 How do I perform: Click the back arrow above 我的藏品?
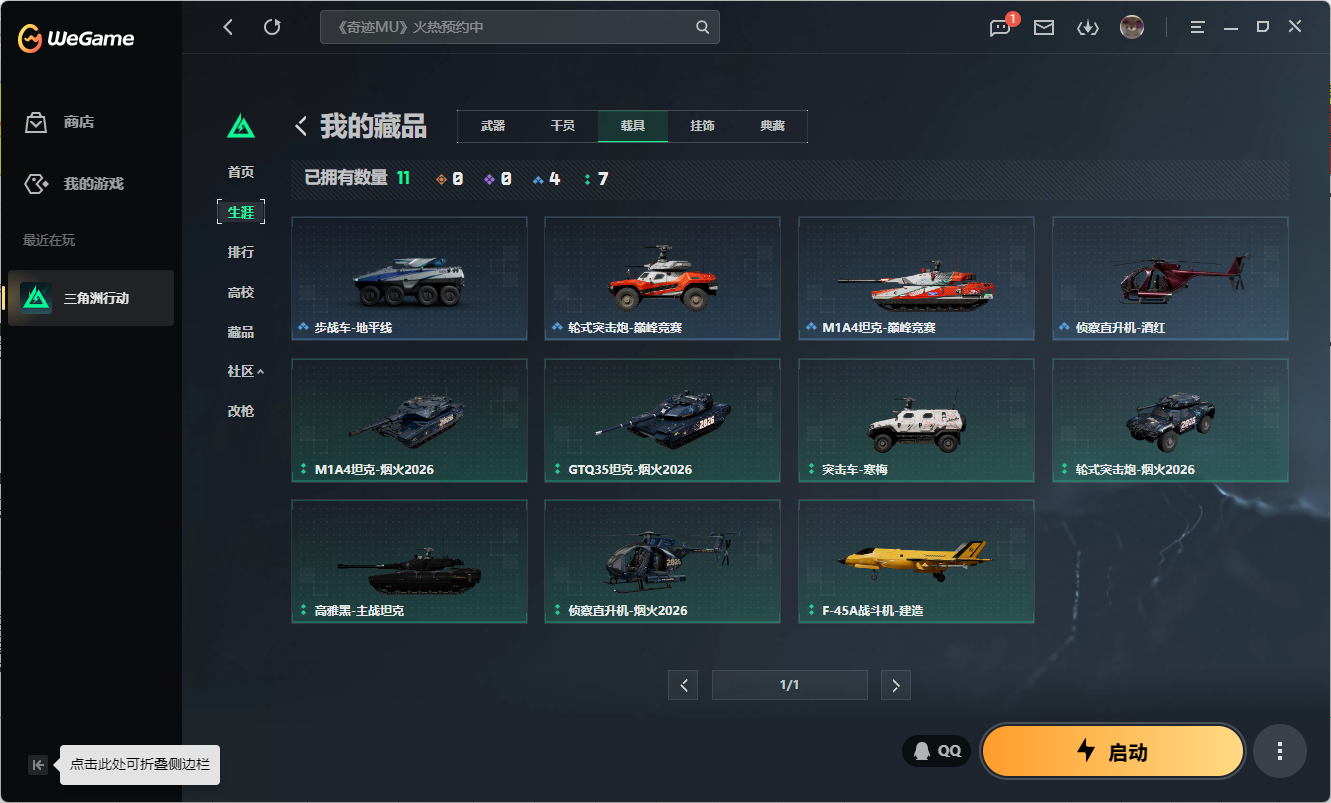[299, 125]
